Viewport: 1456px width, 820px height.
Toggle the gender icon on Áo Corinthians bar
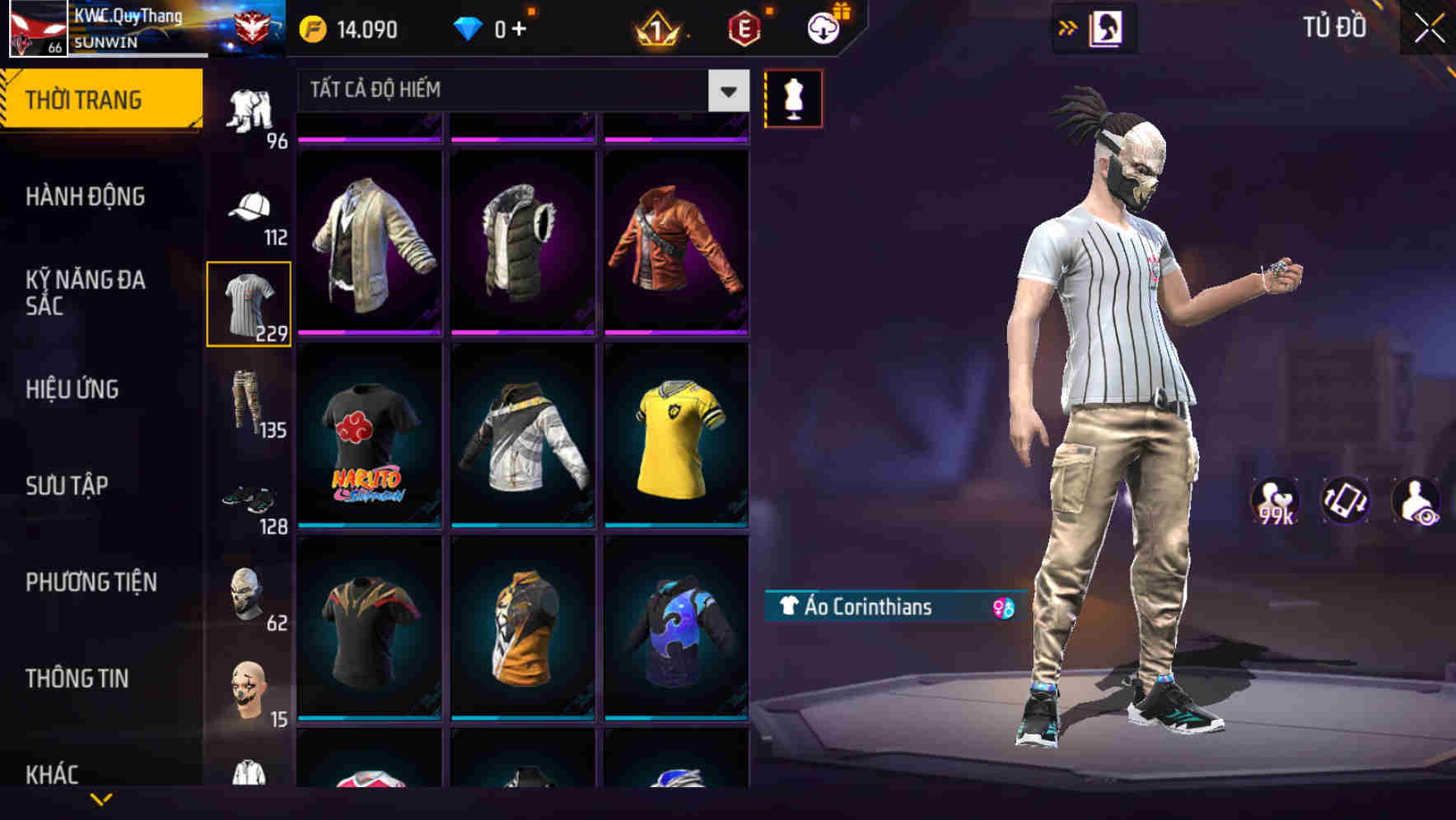click(x=1001, y=608)
